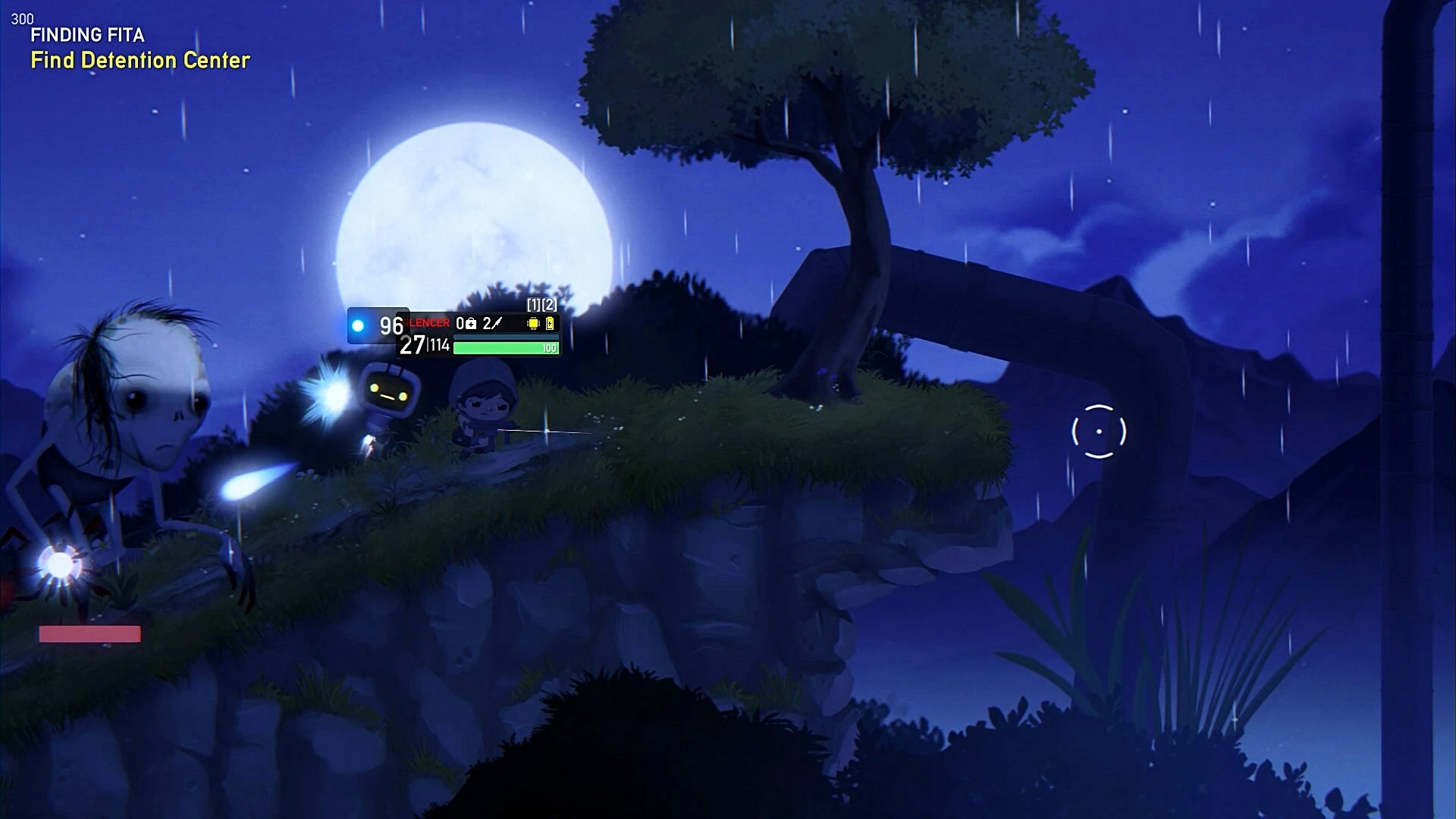1456x819 pixels.
Task: Select the medkit item icon
Action: [x=471, y=324]
